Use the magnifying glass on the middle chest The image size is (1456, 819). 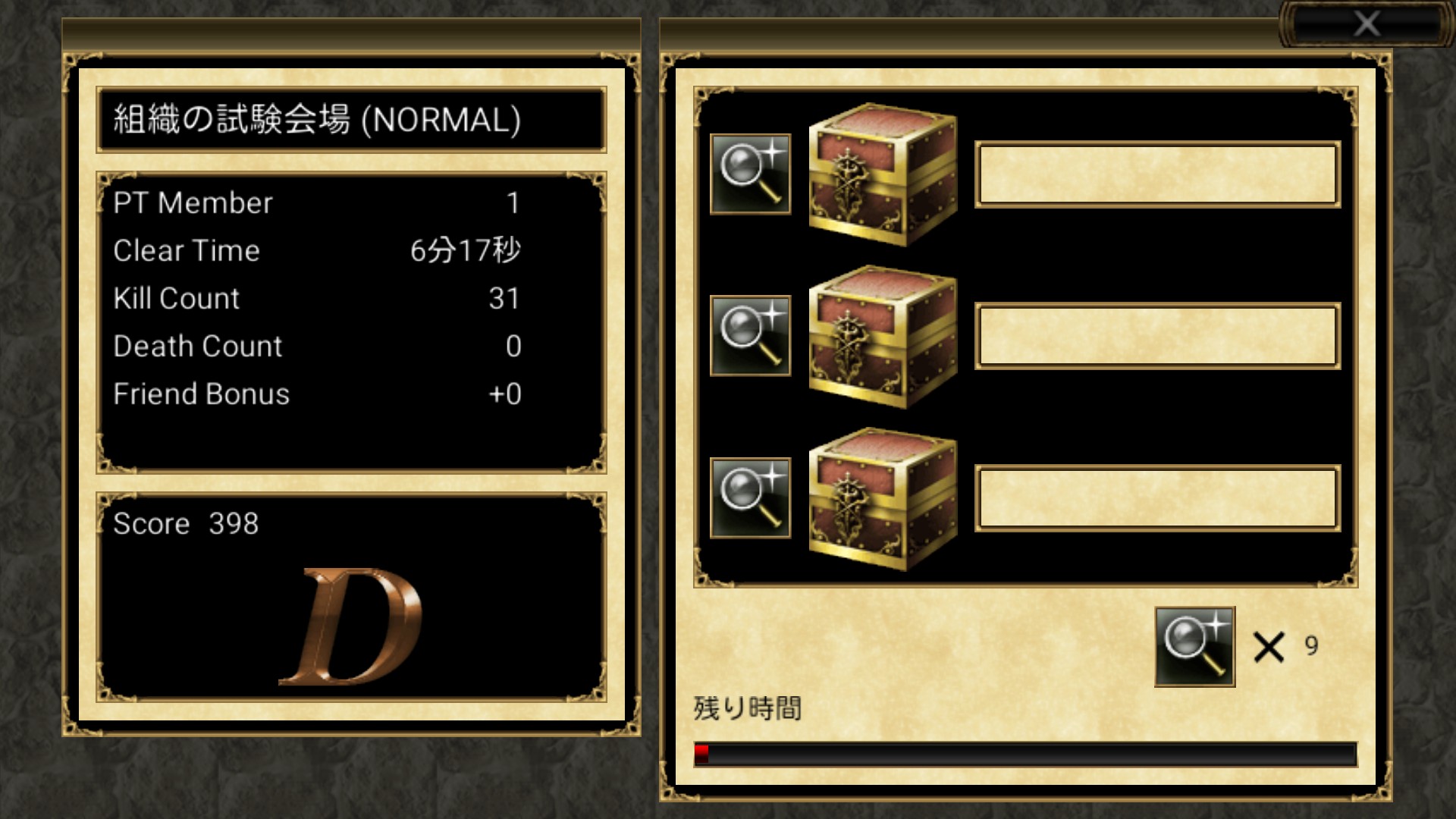(750, 336)
